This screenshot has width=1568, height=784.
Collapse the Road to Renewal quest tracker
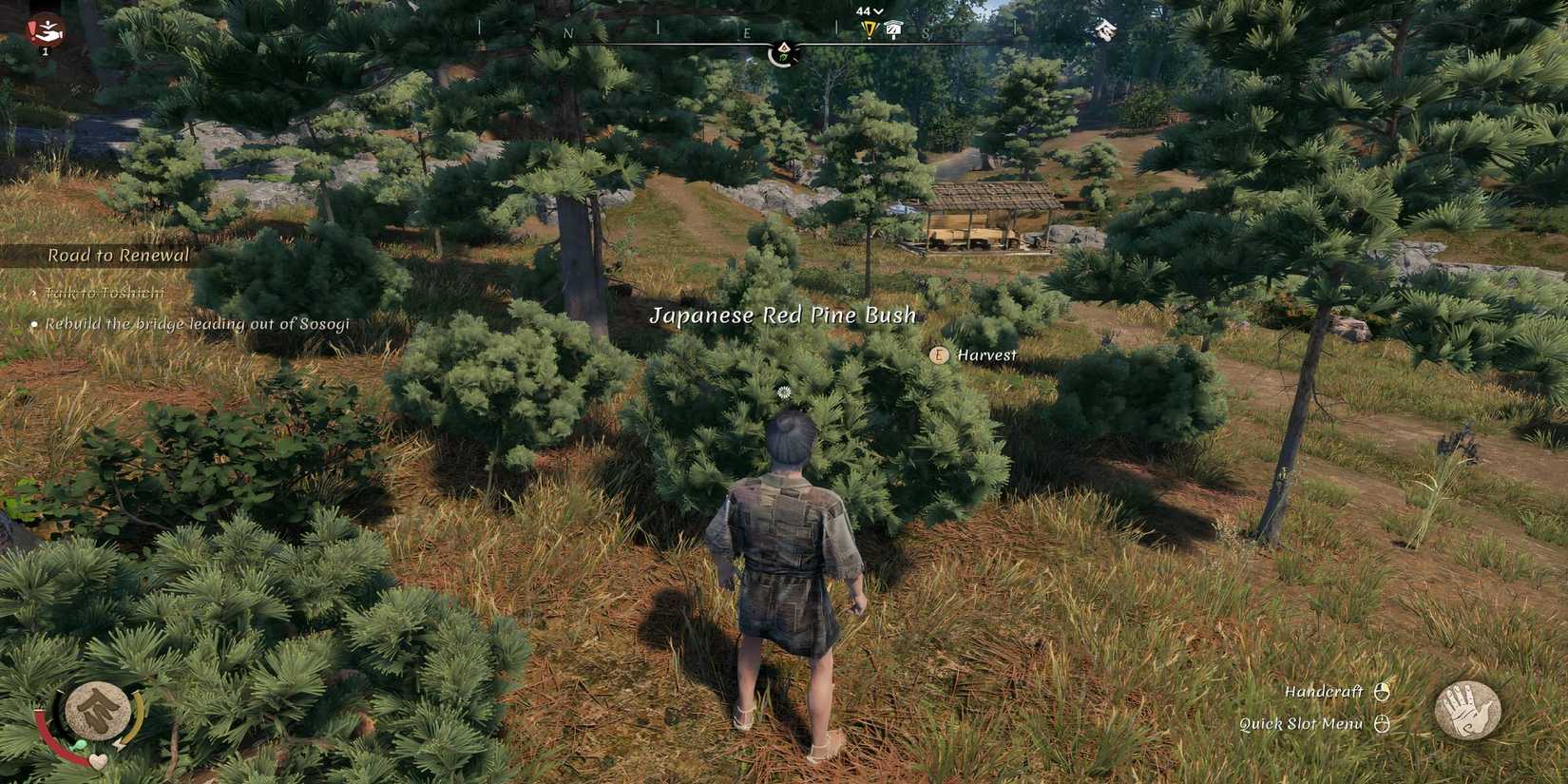coord(119,255)
